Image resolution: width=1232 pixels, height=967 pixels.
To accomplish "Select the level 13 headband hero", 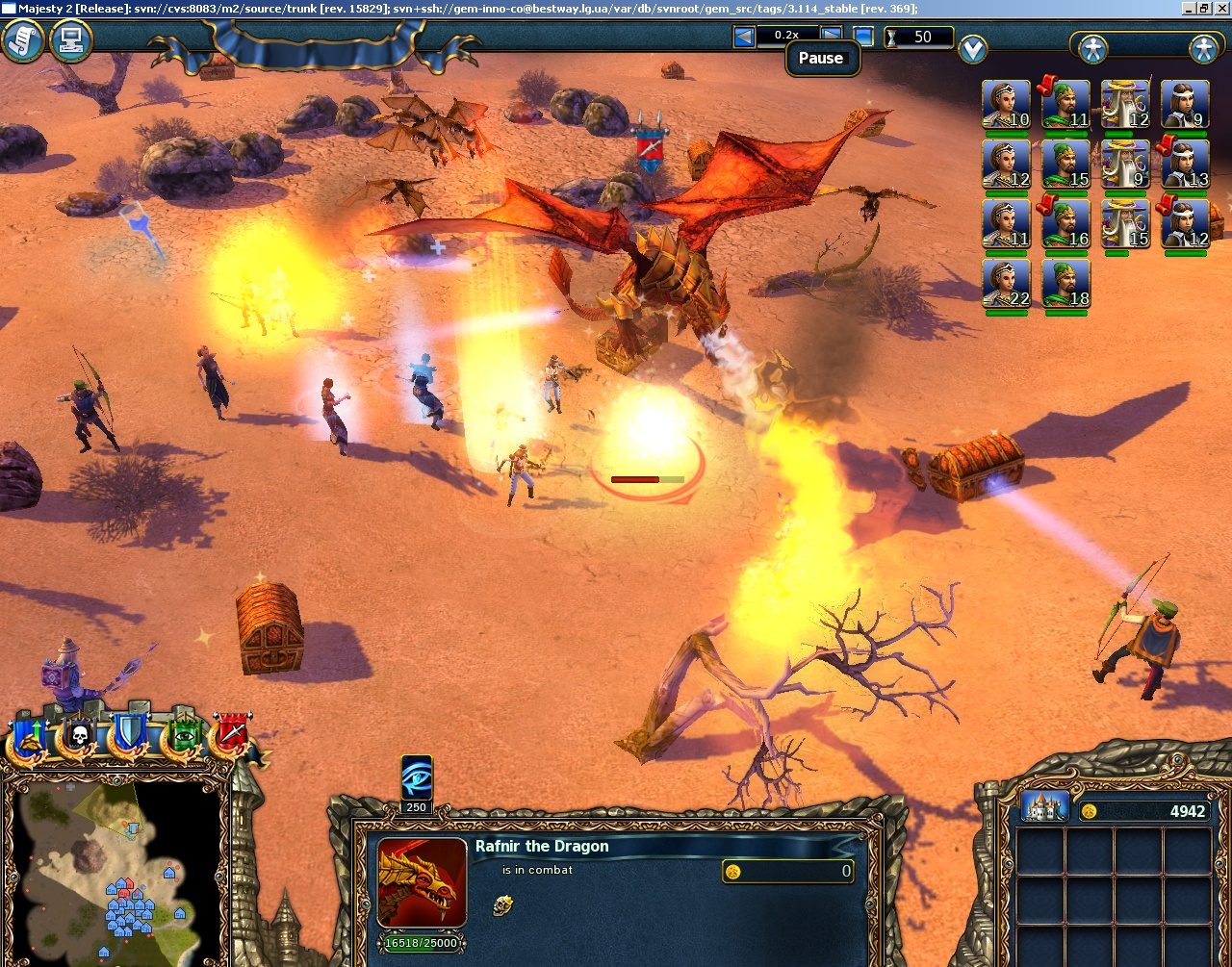I will [x=1186, y=165].
